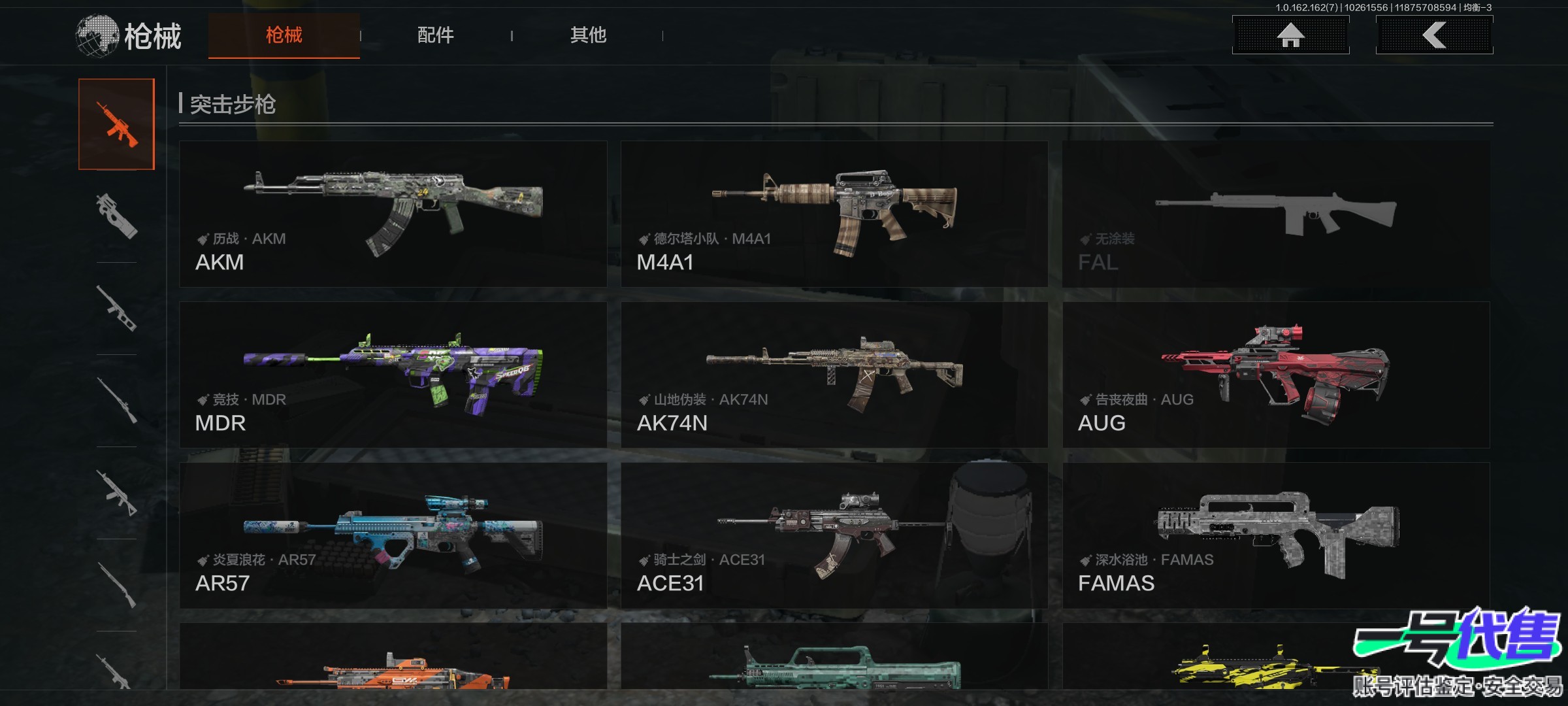Viewport: 1568px width, 706px height.
Task: Select the FAMAS weapon card
Action: pyautogui.click(x=1276, y=535)
